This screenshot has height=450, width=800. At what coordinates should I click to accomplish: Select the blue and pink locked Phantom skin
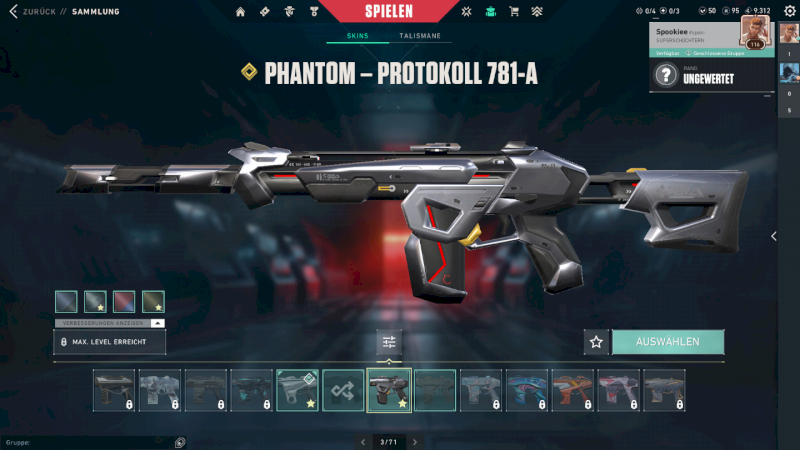(x=527, y=390)
